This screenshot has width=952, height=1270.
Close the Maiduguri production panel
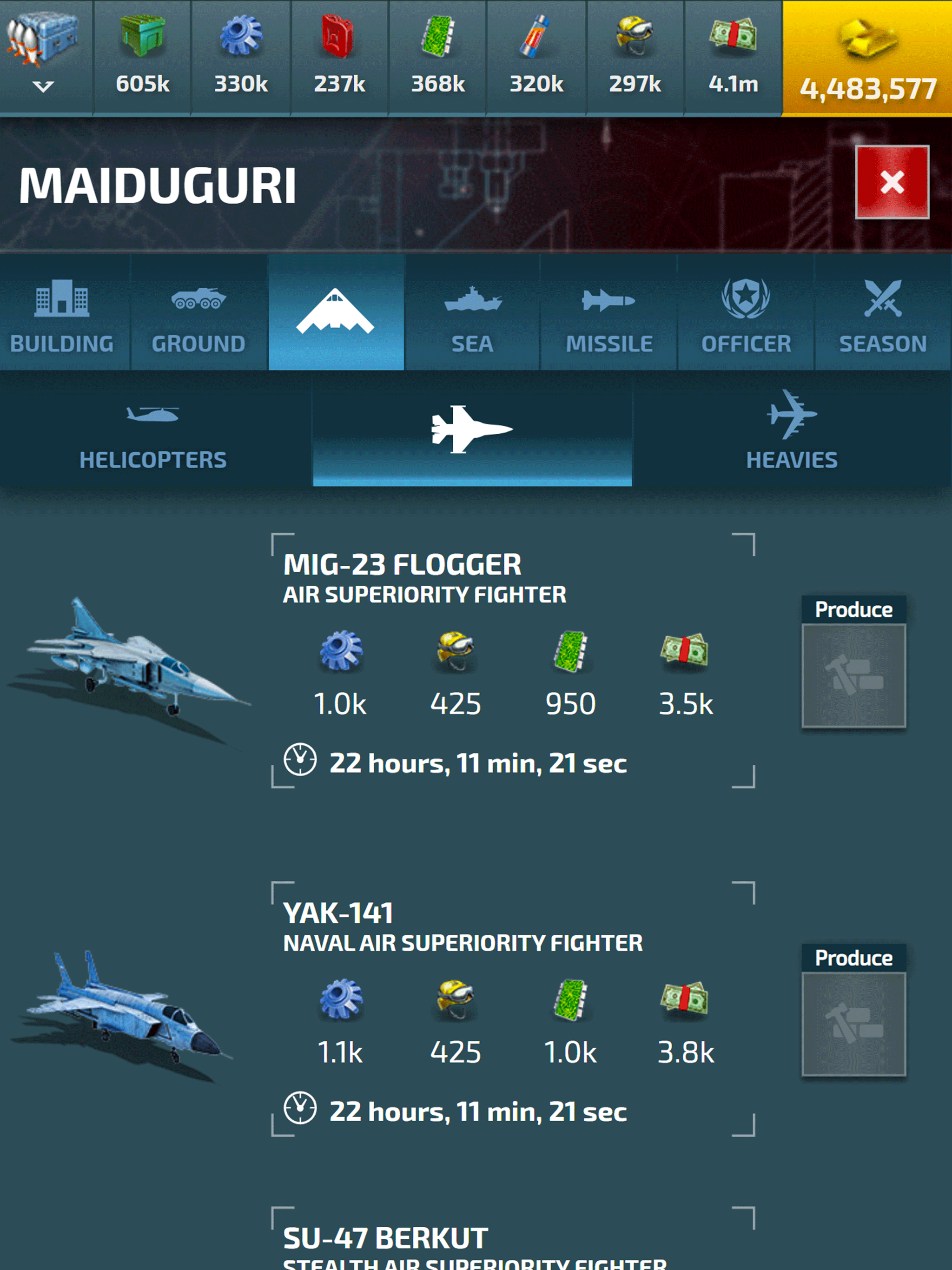(x=892, y=182)
